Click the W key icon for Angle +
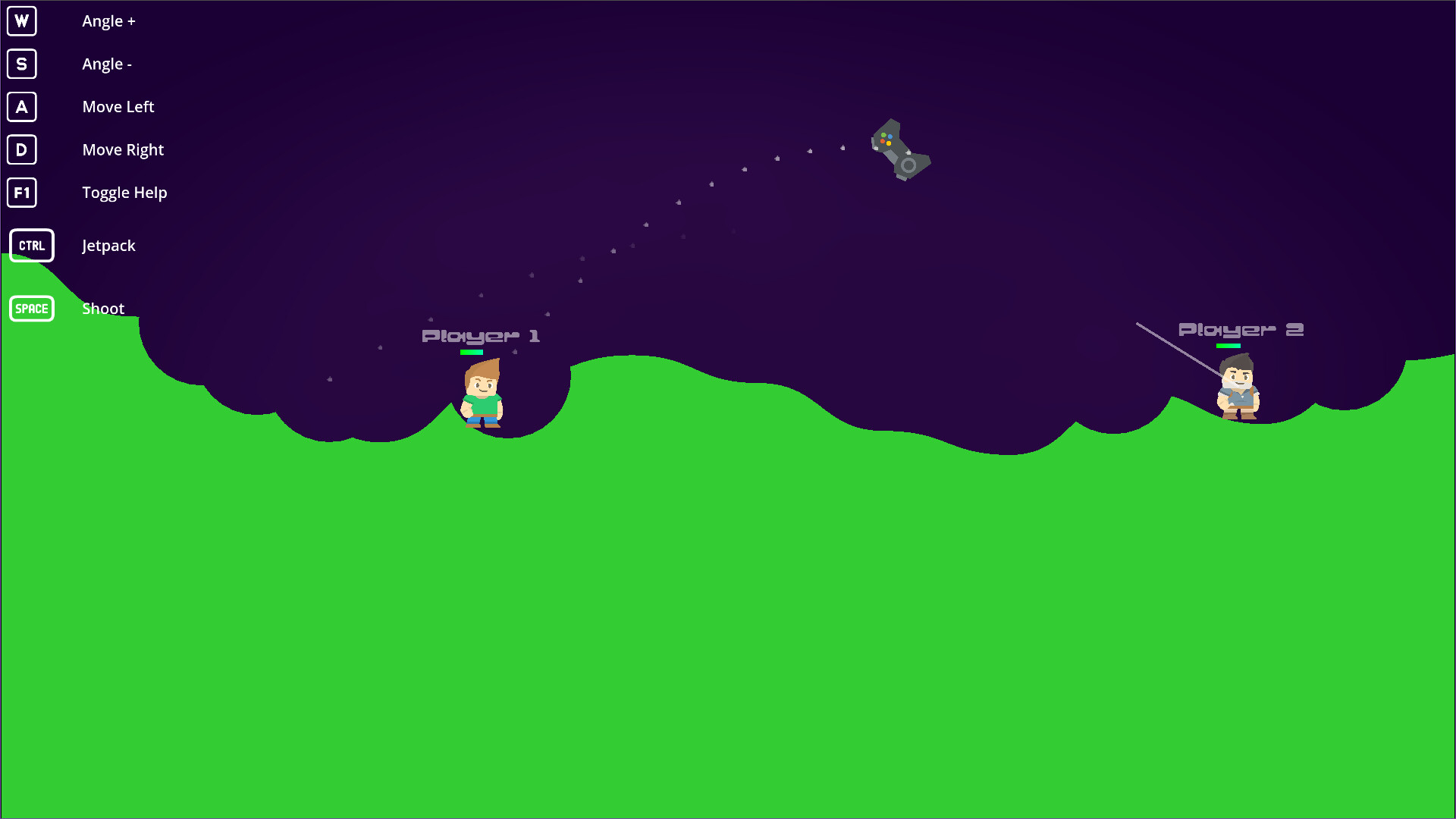Viewport: 1456px width, 819px height. point(21,21)
